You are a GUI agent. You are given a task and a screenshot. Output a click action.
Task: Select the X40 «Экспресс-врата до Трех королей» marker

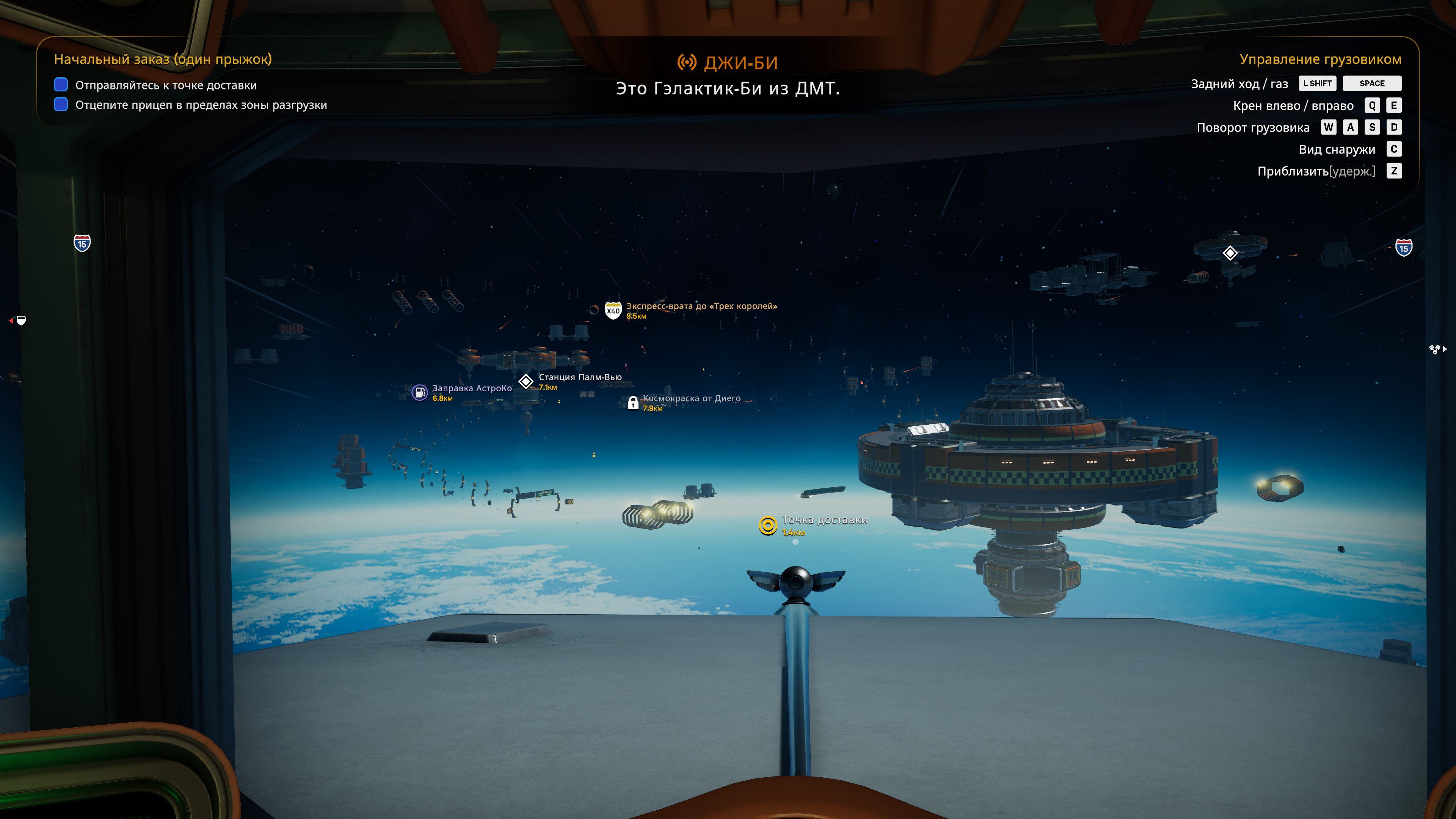pyautogui.click(x=613, y=310)
